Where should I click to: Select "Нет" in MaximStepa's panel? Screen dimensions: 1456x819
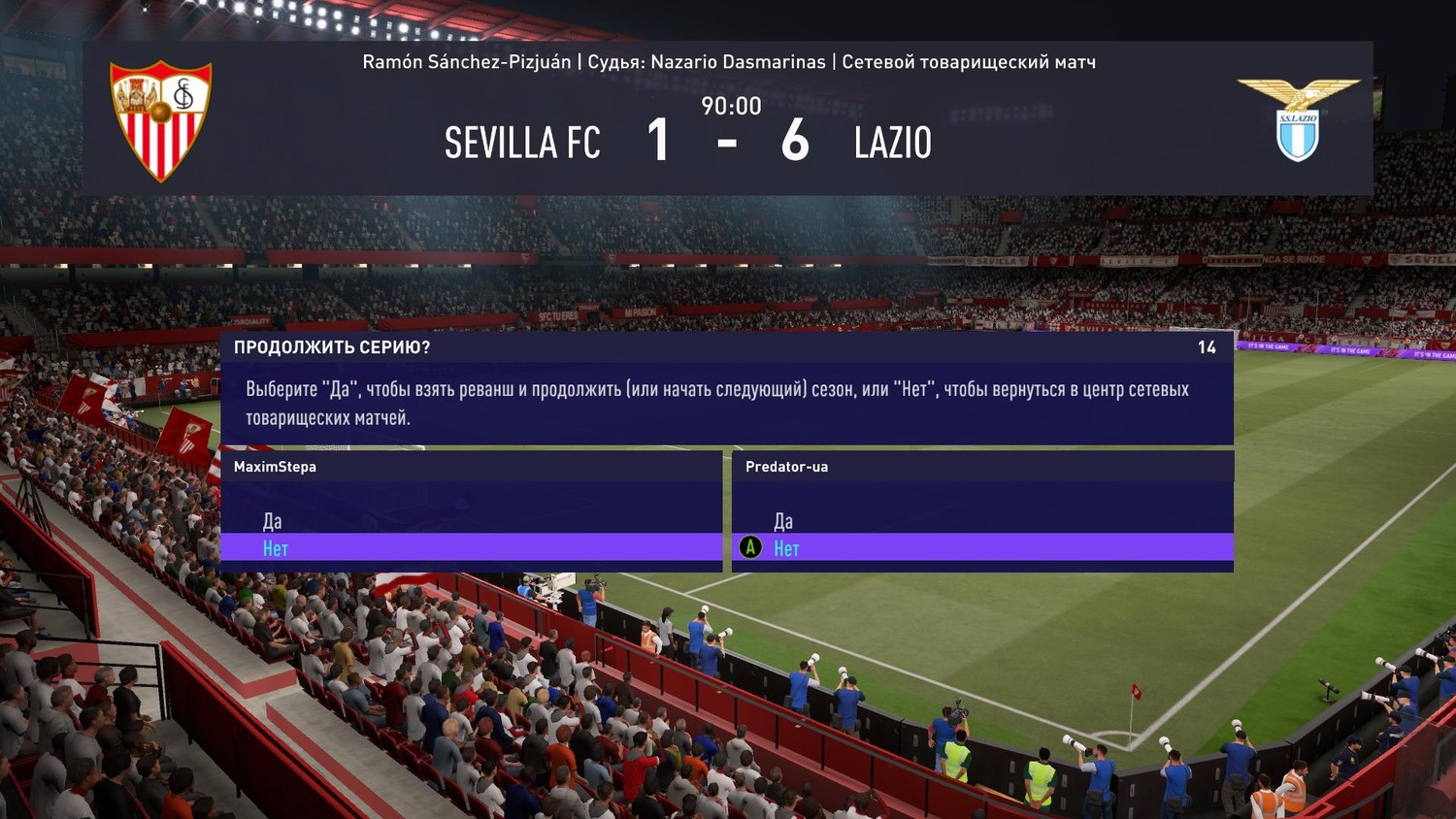coord(276,548)
